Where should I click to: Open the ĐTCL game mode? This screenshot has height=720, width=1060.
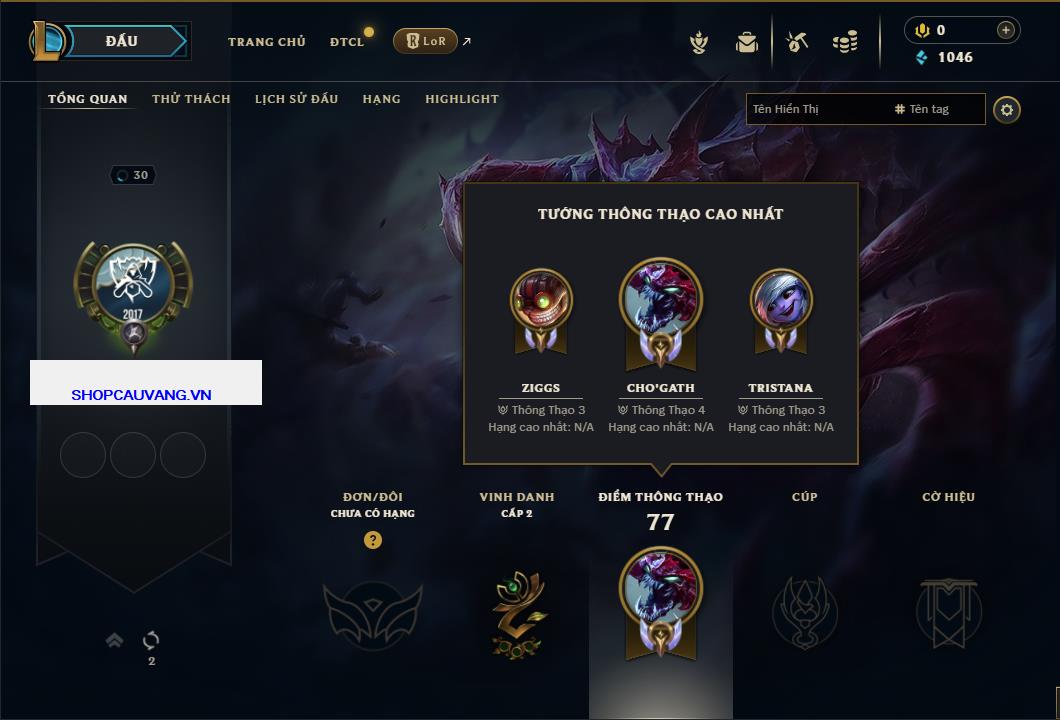347,42
